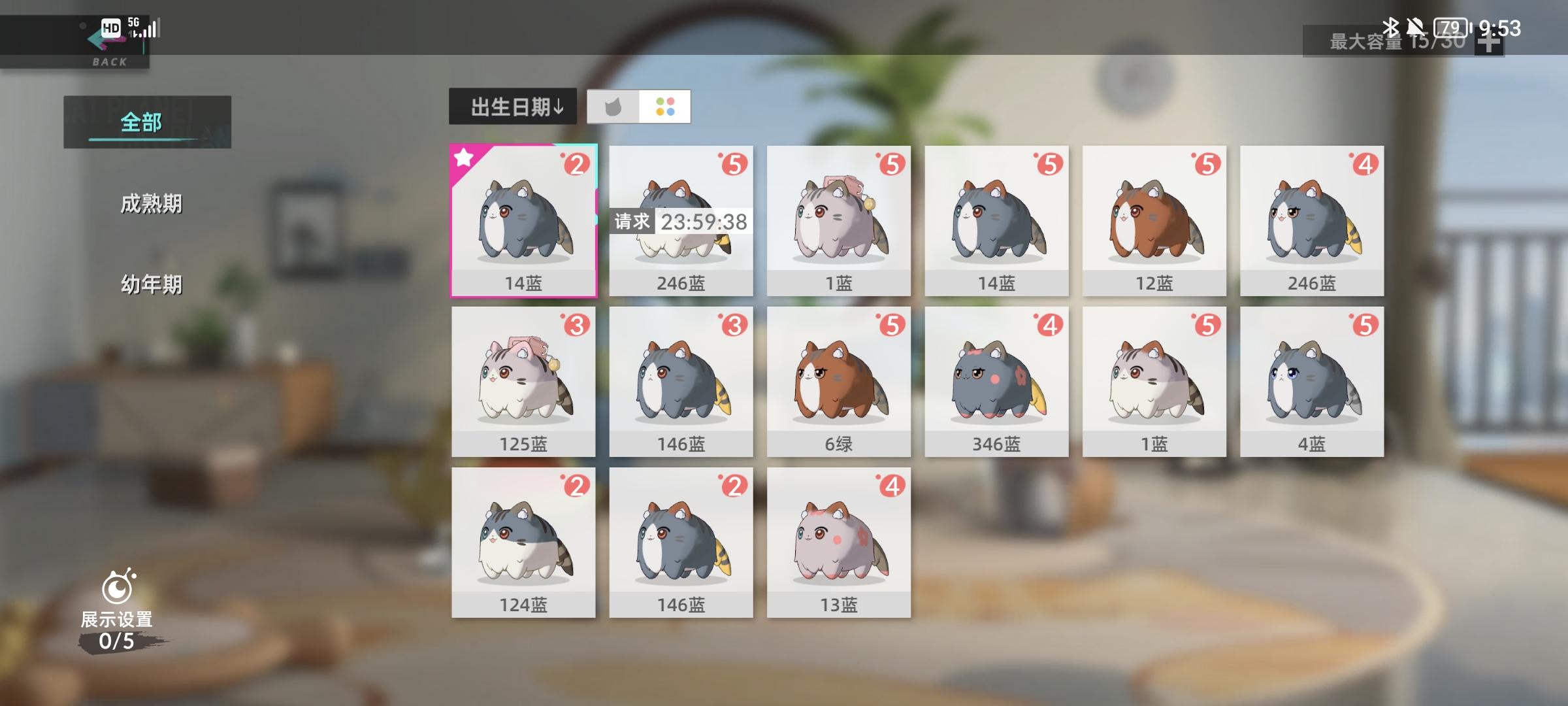This screenshot has height=706, width=1568.
Task: Switch to the 成熟期 category
Action: pyautogui.click(x=152, y=204)
